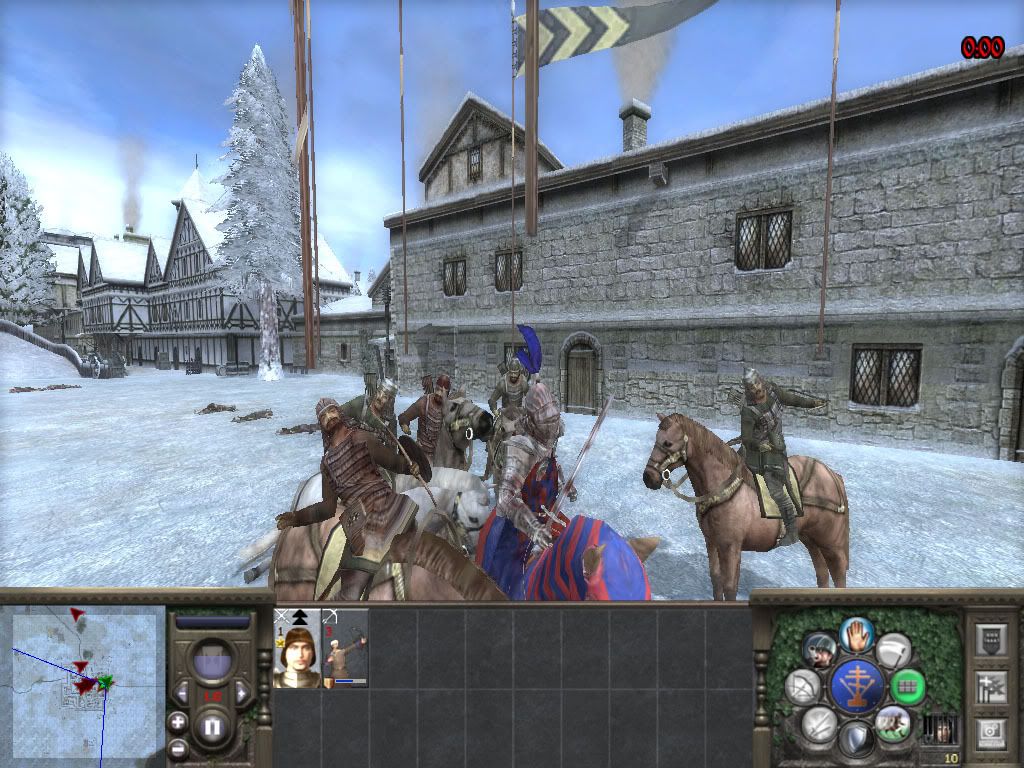Click the shield guard mode button

tap(856, 740)
